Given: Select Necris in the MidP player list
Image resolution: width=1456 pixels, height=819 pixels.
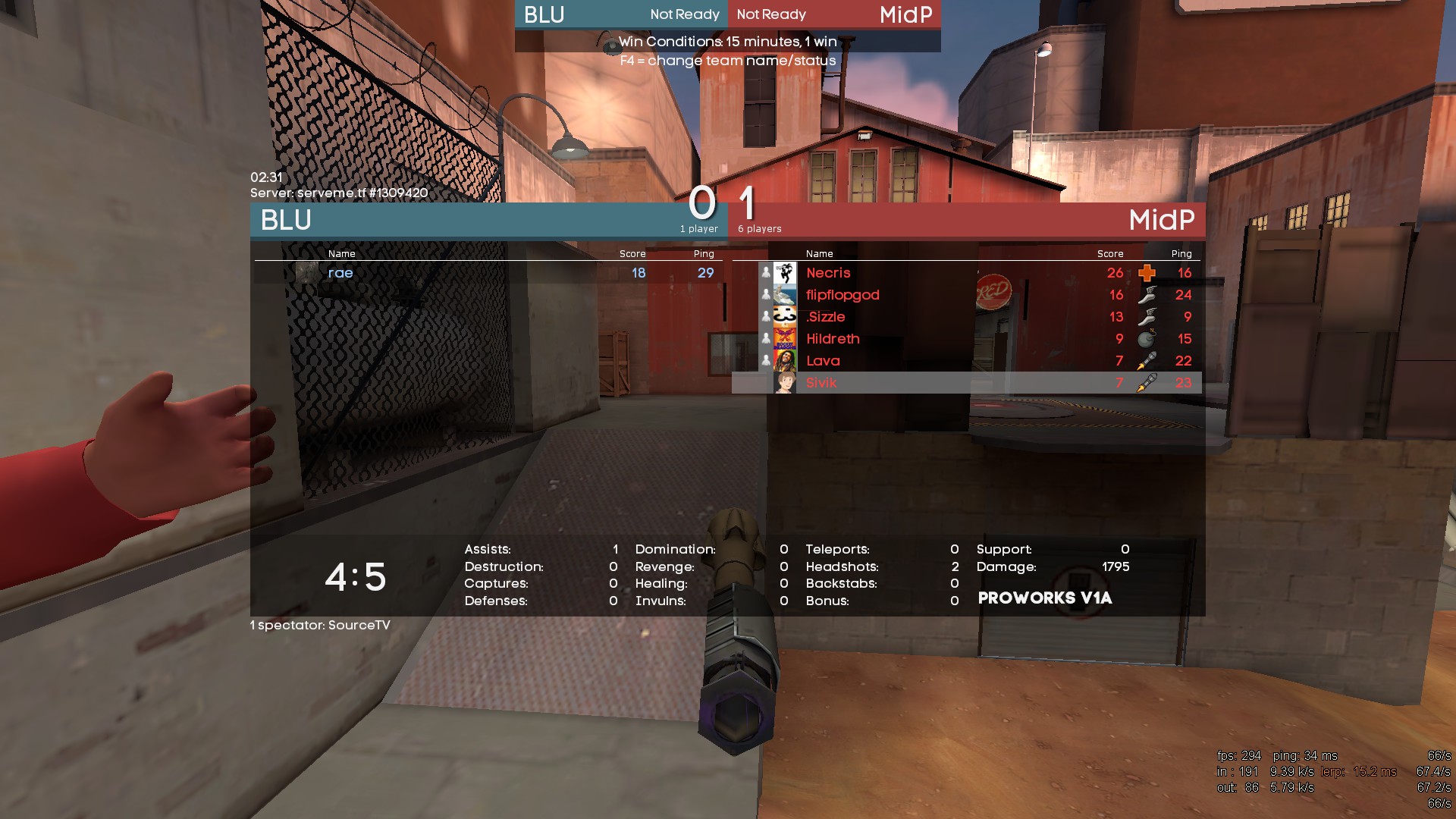Looking at the screenshot, I should [x=828, y=273].
